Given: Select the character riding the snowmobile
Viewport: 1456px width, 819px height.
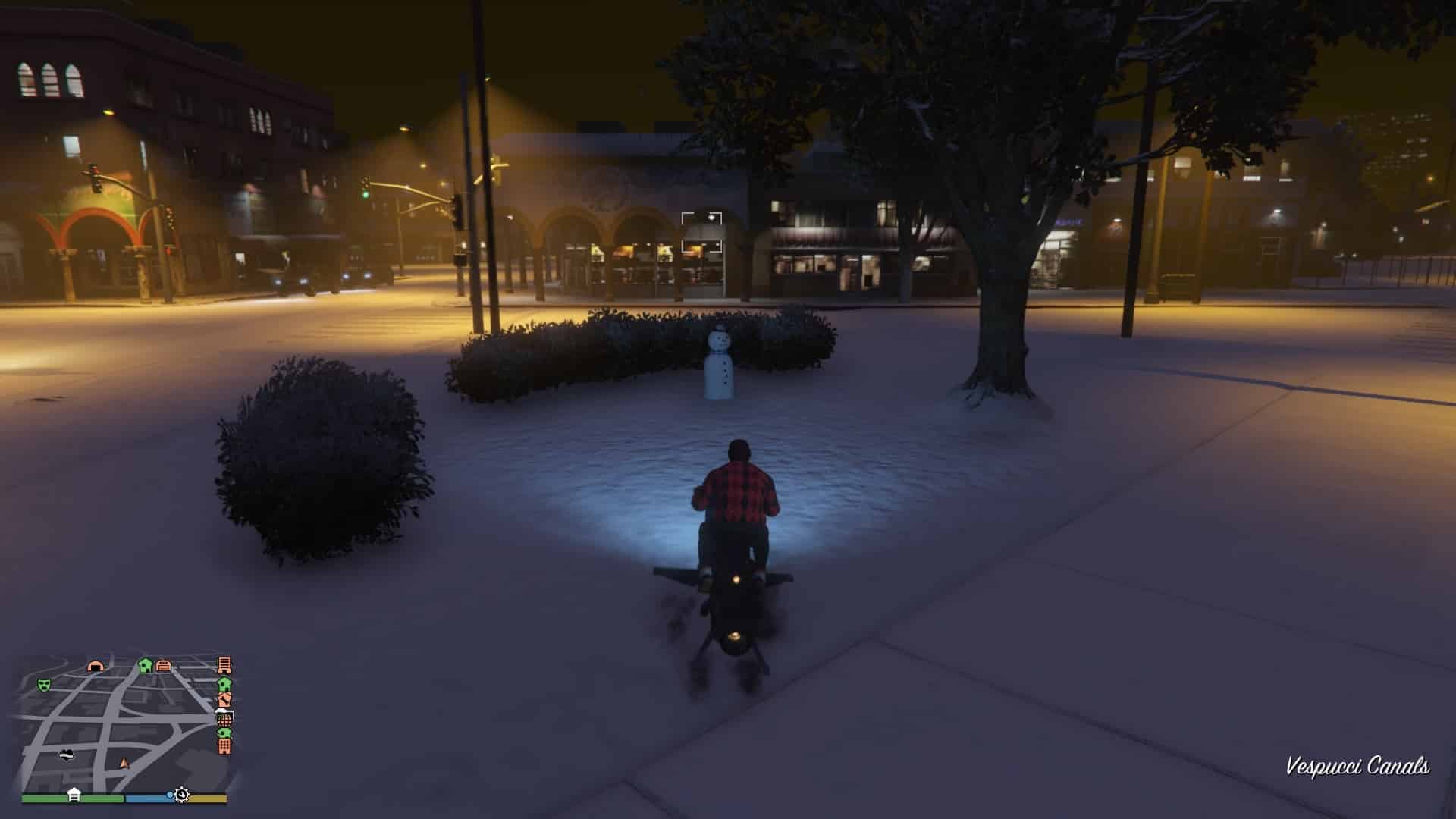Looking at the screenshot, I should point(734,493).
